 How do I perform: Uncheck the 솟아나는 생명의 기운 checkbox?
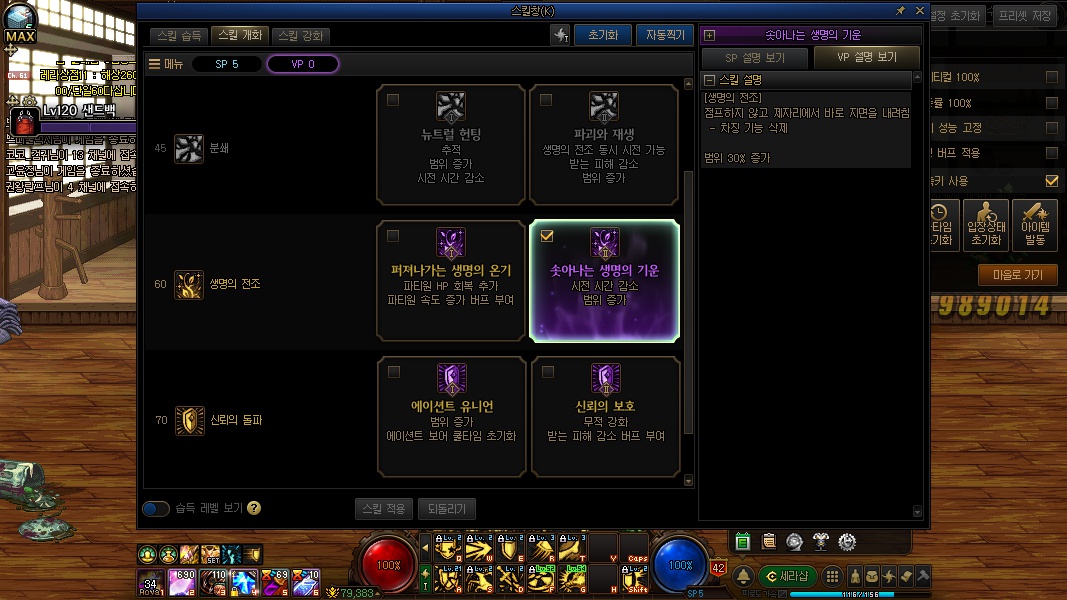point(547,236)
